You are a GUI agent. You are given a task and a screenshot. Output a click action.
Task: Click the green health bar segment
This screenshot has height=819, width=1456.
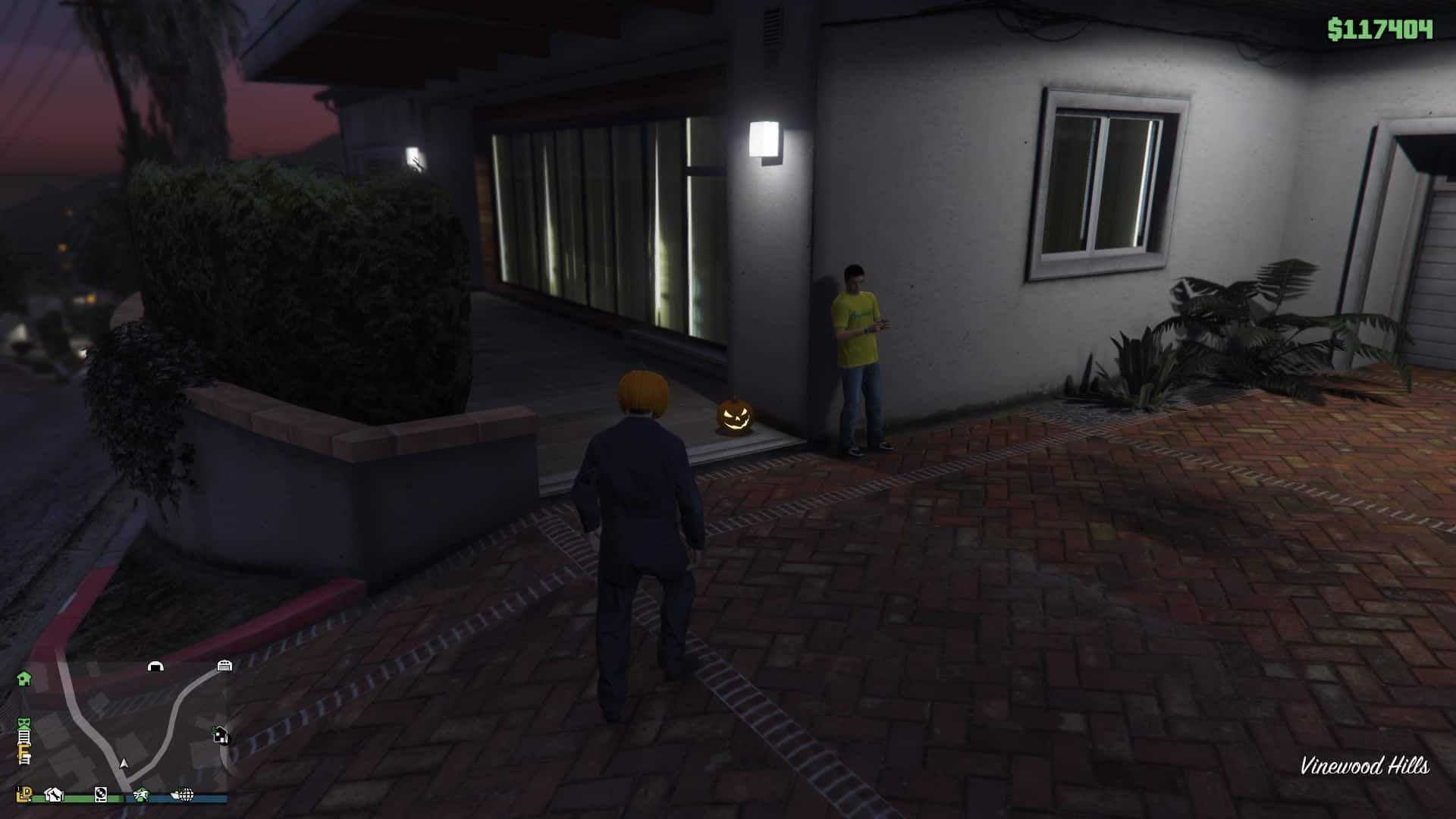click(x=76, y=797)
